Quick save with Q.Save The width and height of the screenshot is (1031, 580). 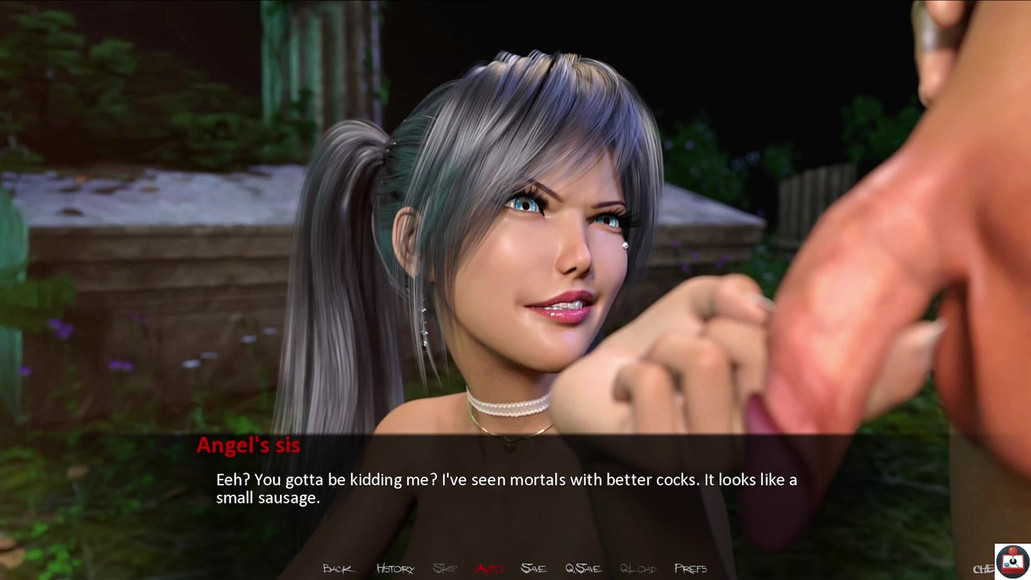(x=583, y=569)
